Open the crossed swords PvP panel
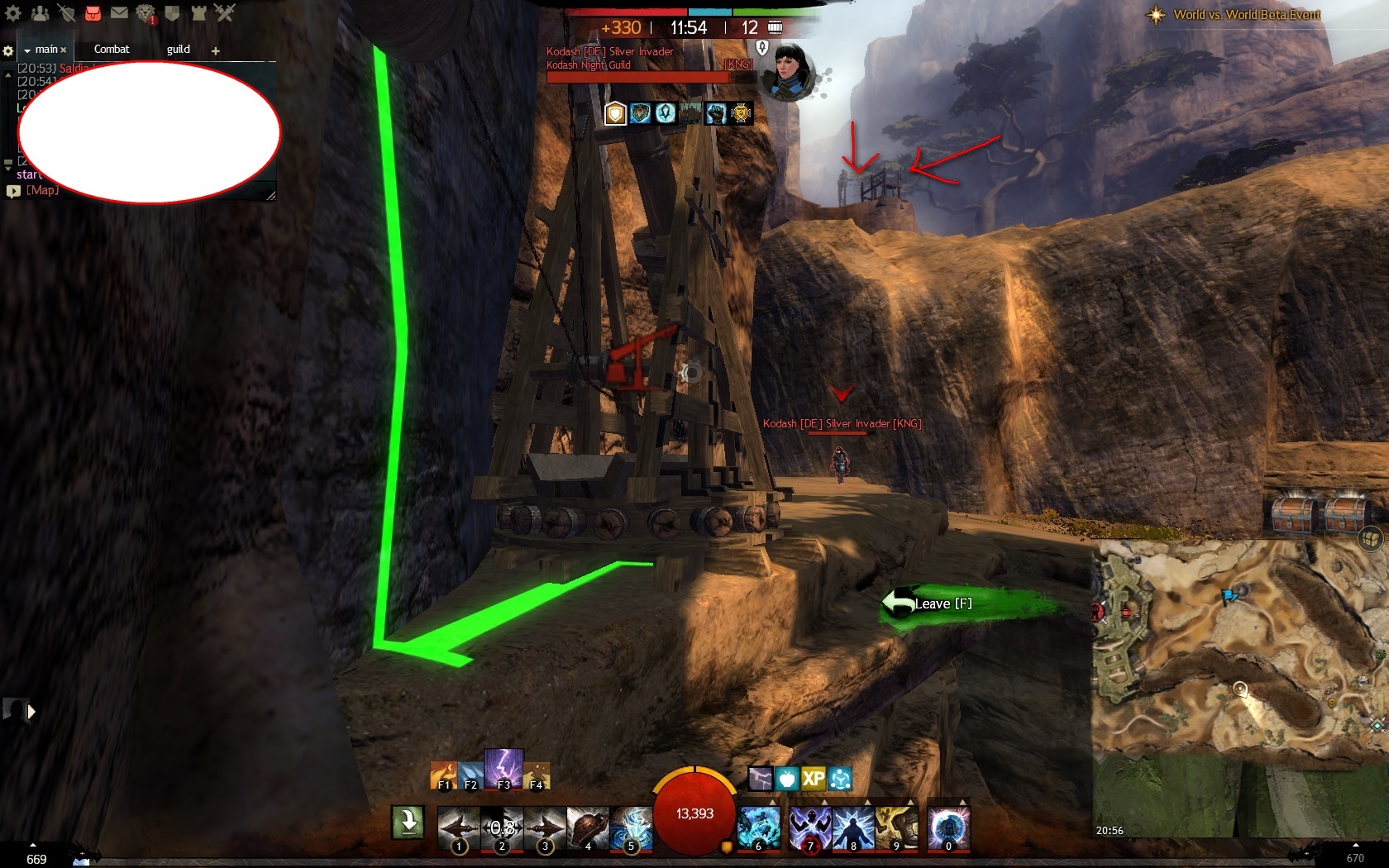Screen dimensions: 1389x868 pos(225,13)
